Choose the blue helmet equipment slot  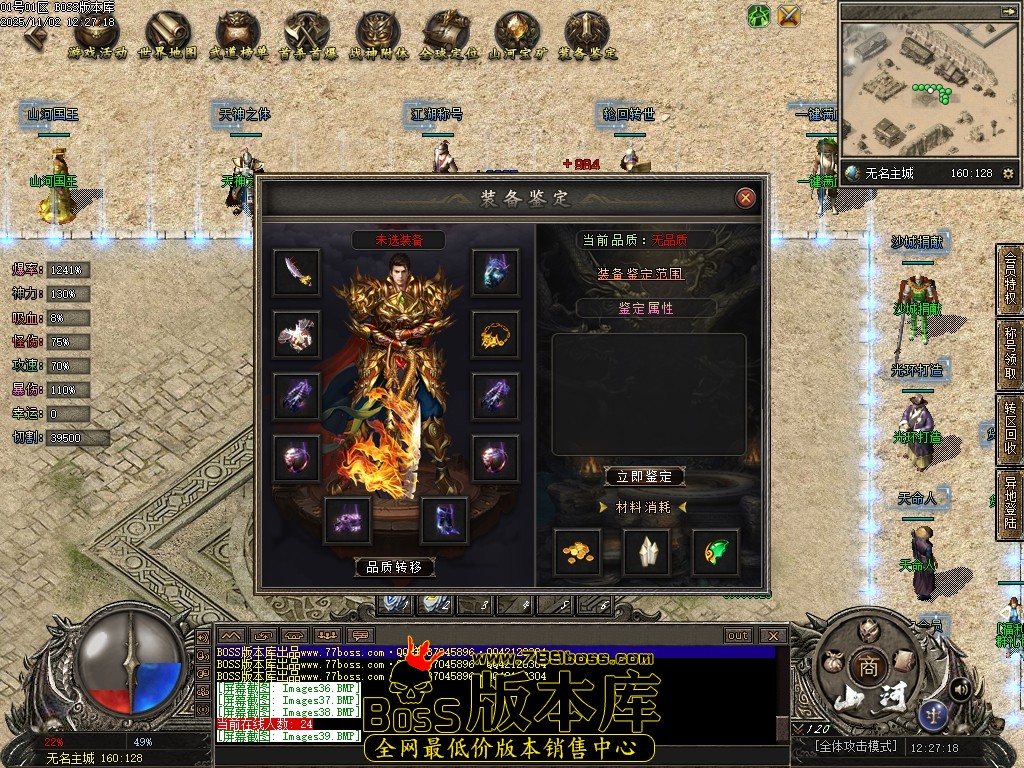[x=495, y=272]
